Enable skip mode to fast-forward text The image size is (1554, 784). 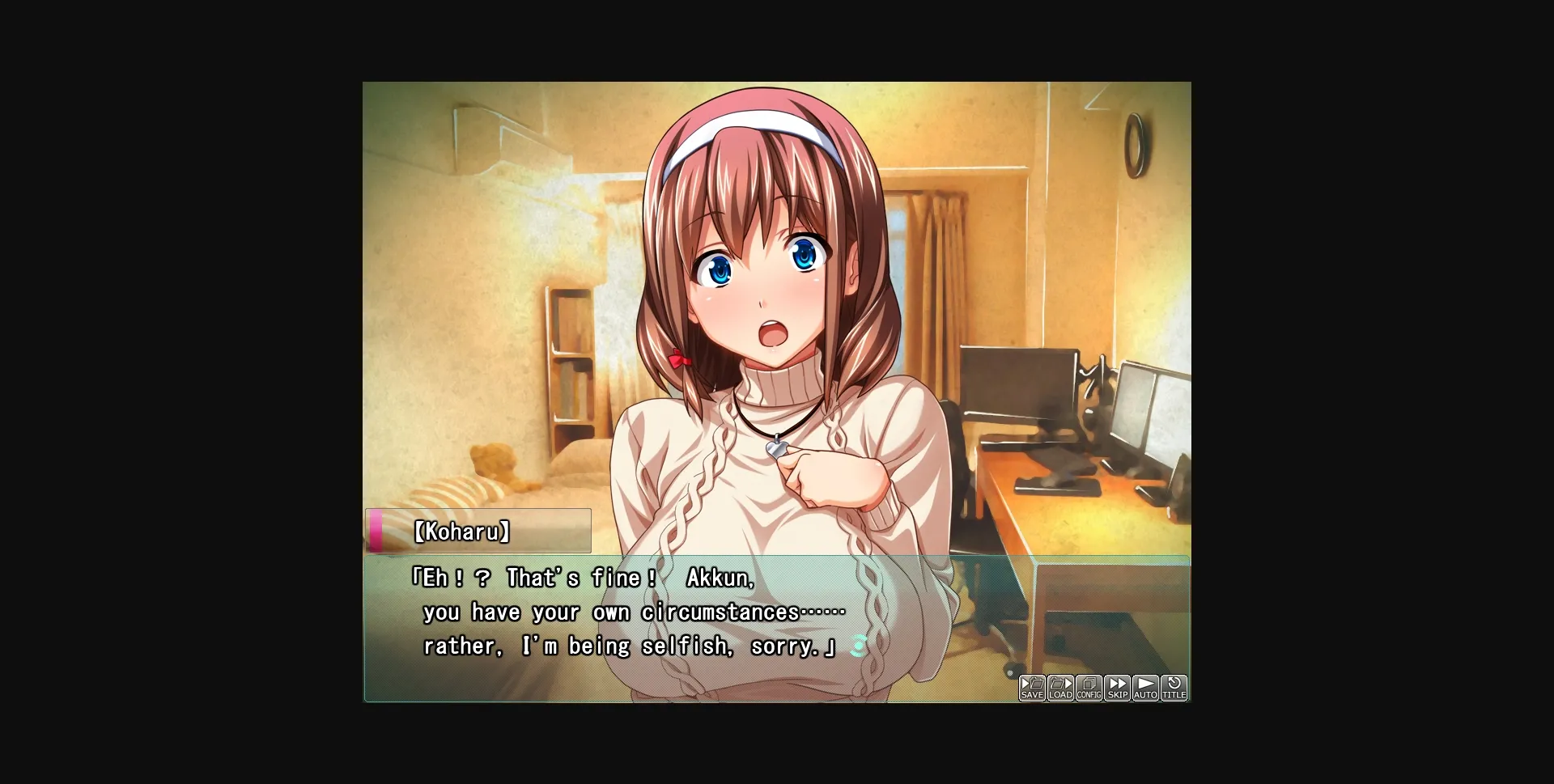[1117, 686]
